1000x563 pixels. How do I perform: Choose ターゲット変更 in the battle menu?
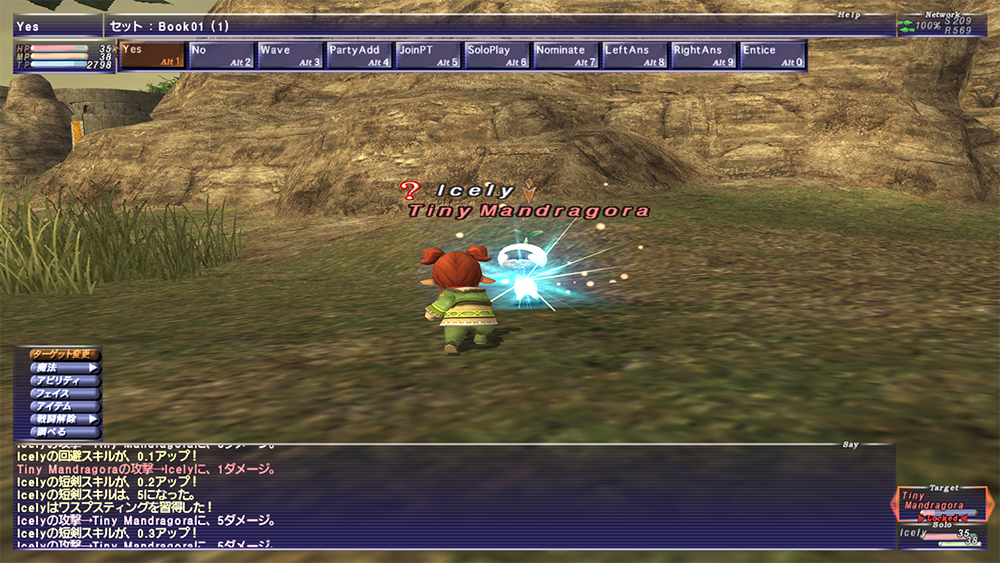tap(63, 355)
